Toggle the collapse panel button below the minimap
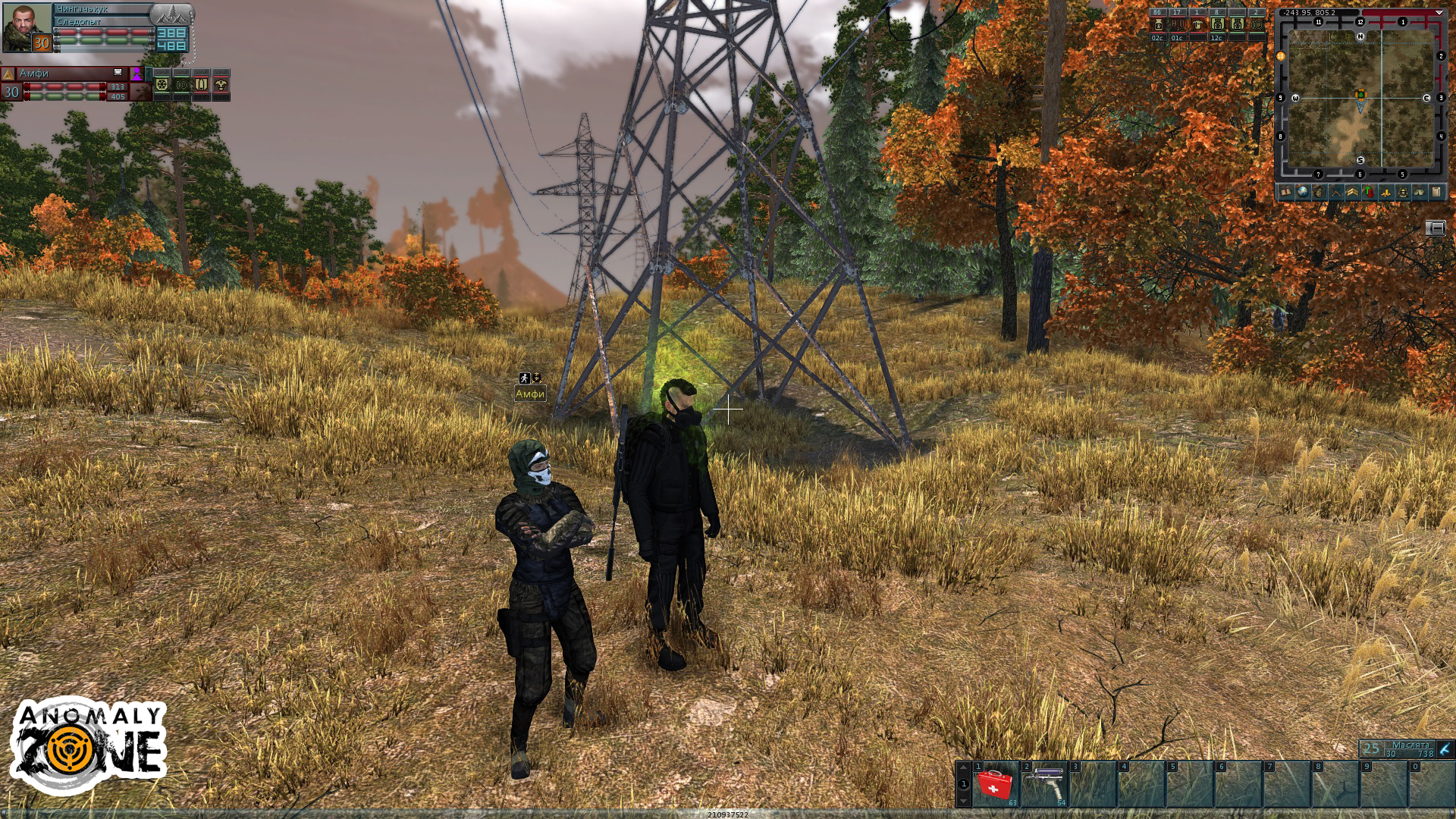The height and width of the screenshot is (819, 1456). click(1436, 227)
